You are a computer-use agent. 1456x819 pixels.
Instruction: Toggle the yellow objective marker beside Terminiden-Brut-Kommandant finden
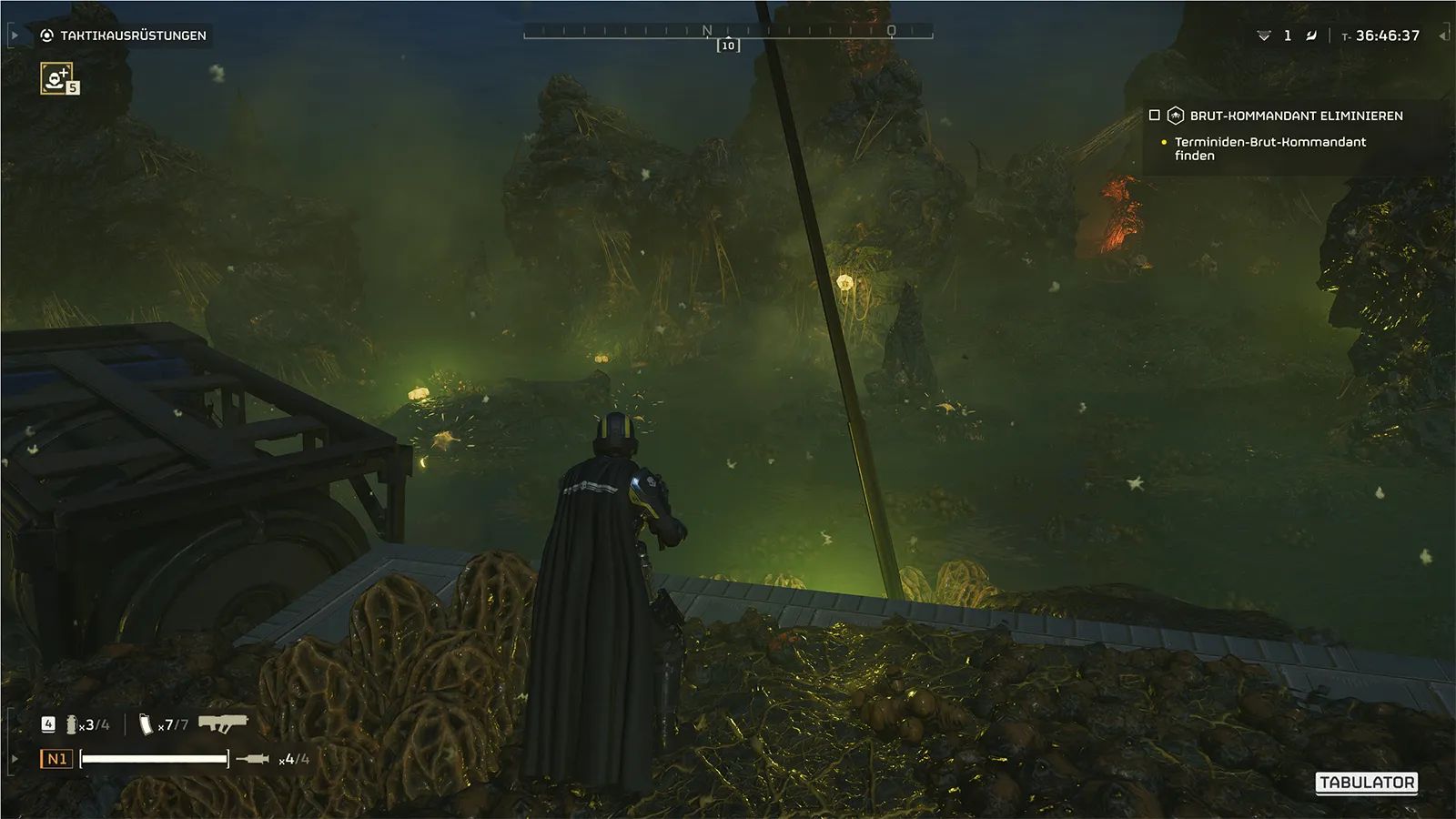(x=1162, y=143)
